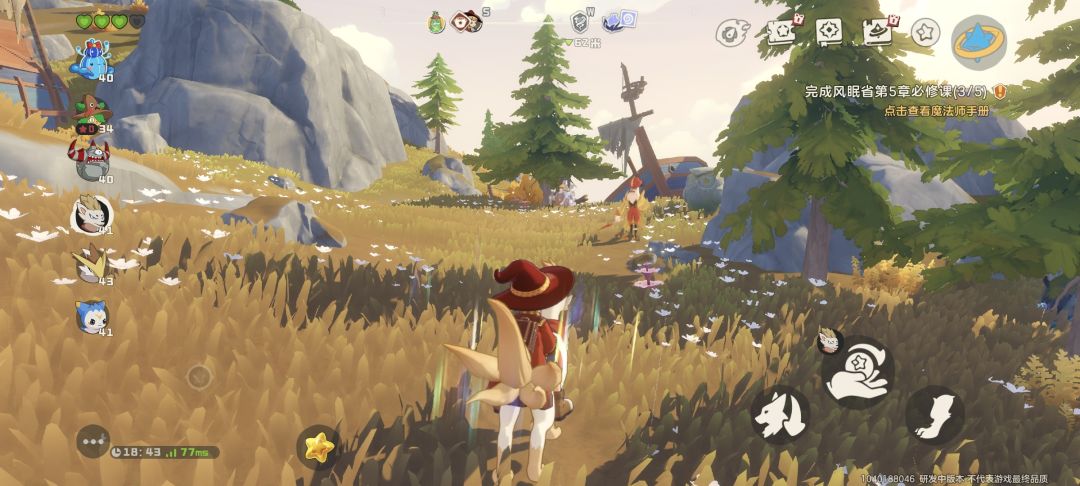1080x486 pixels.
Task: Select the white-circled beige fox pet
Action: [x=91, y=214]
